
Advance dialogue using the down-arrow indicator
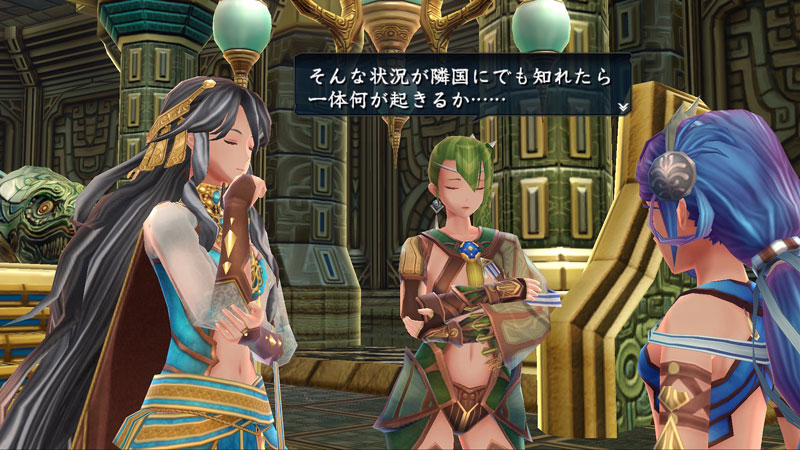[622, 106]
